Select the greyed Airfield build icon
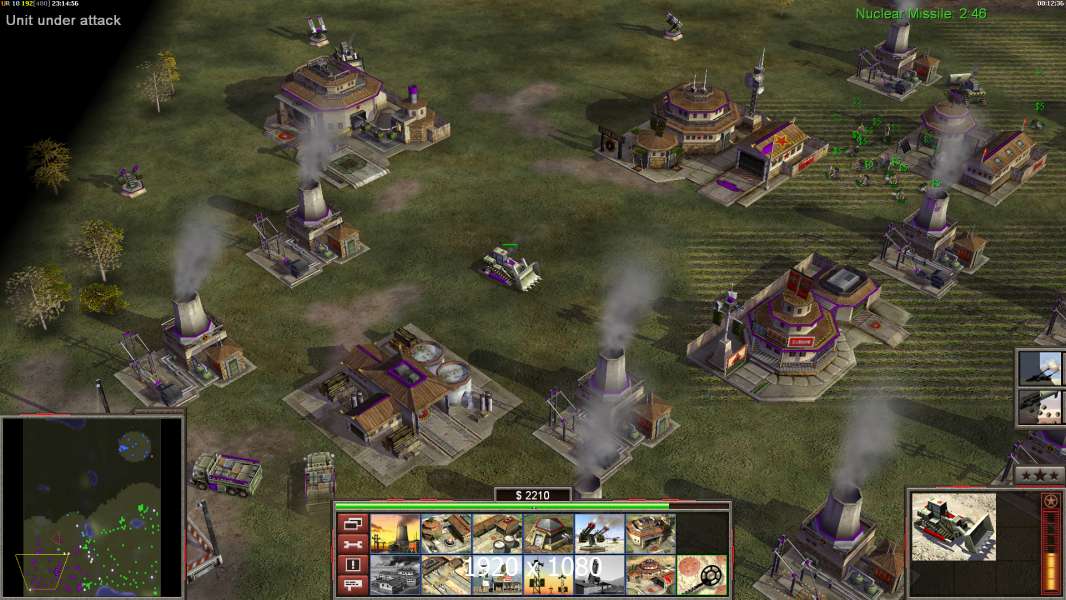The height and width of the screenshot is (600, 1066). pos(395,575)
